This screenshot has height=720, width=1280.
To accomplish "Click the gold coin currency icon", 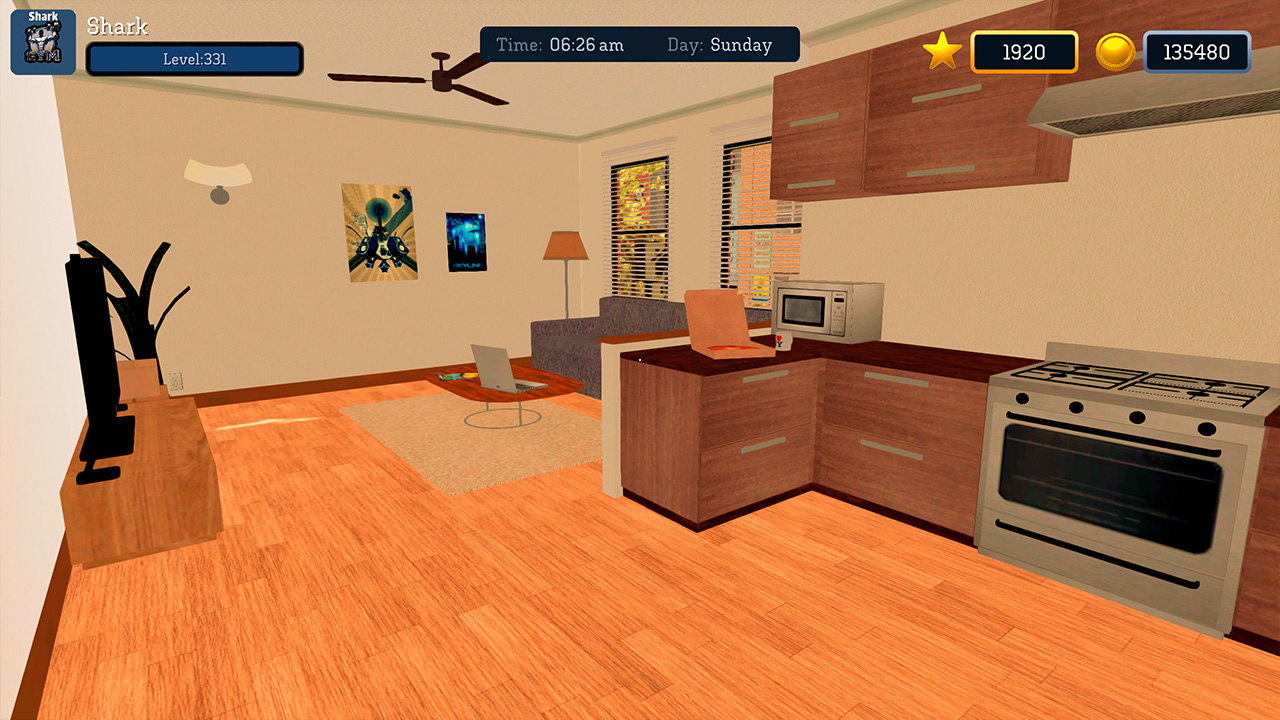I will tap(1114, 52).
